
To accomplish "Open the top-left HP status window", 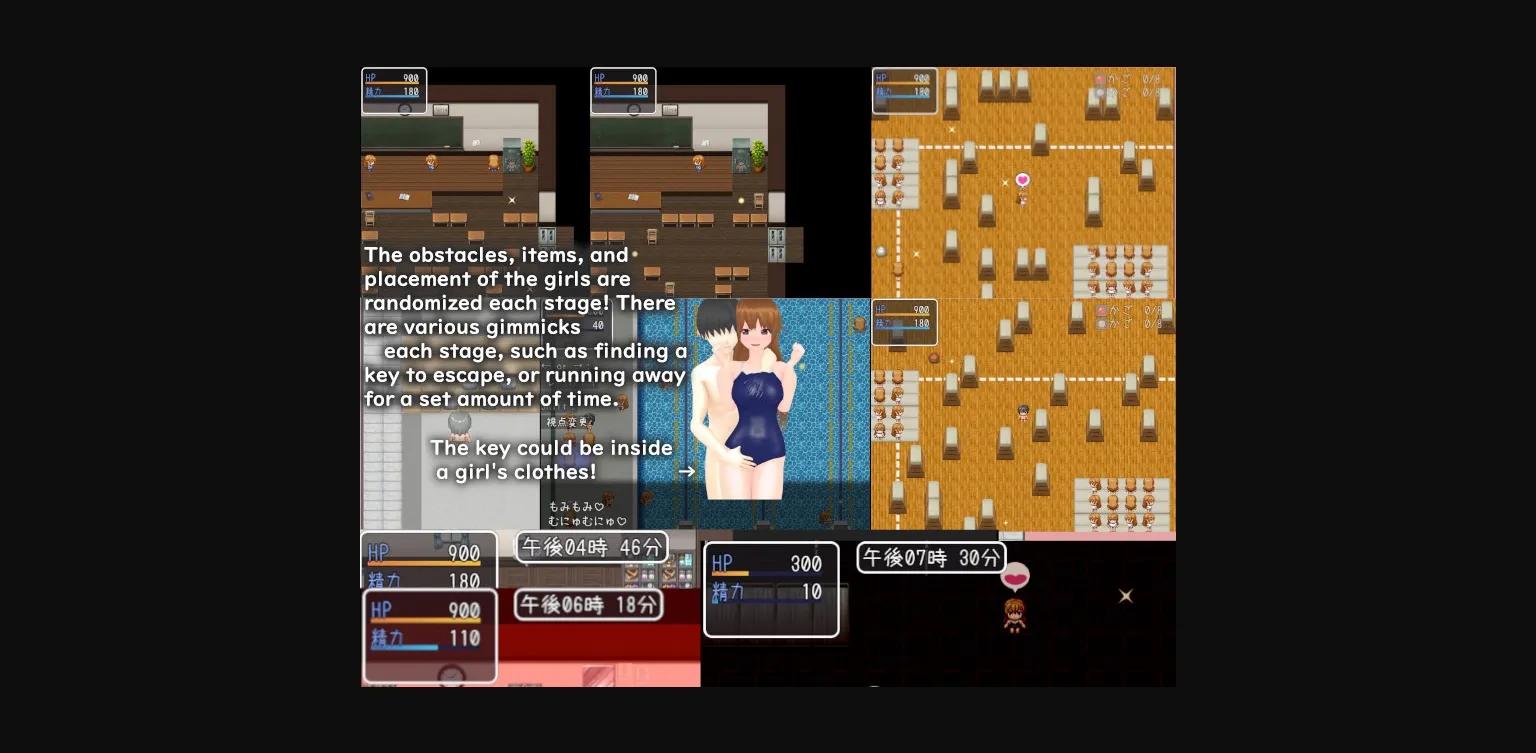I will click(394, 90).
